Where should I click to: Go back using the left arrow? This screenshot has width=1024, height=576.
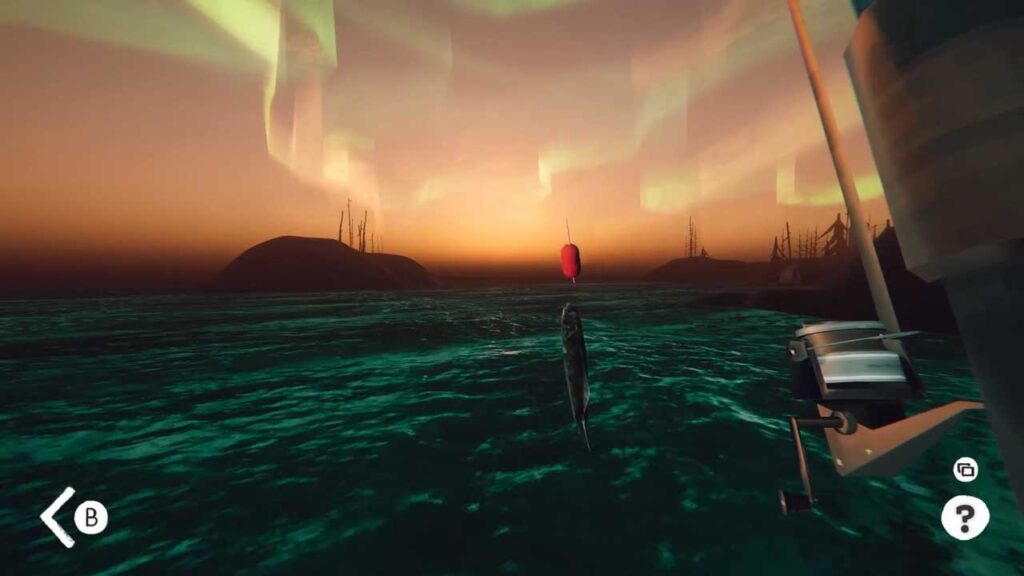pyautogui.click(x=58, y=517)
